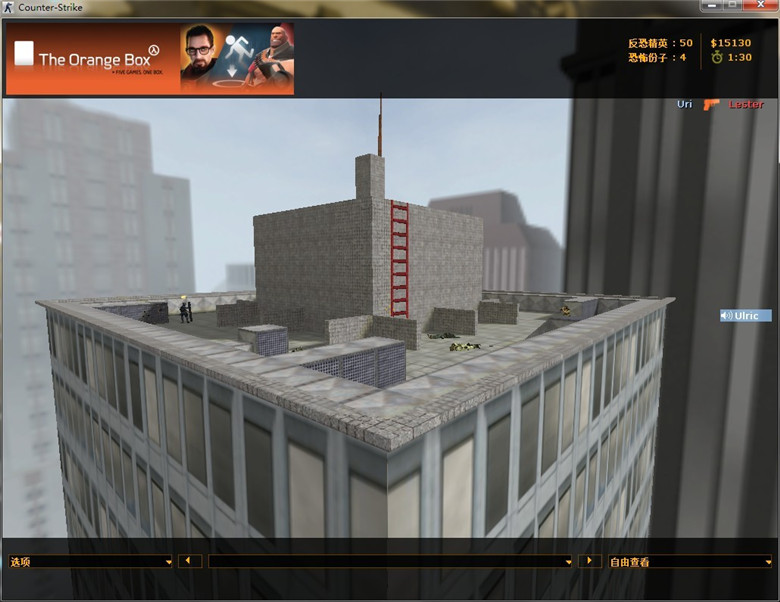Image resolution: width=780 pixels, height=602 pixels.
Task: Switch to the previous spectated player
Action: click(190, 561)
